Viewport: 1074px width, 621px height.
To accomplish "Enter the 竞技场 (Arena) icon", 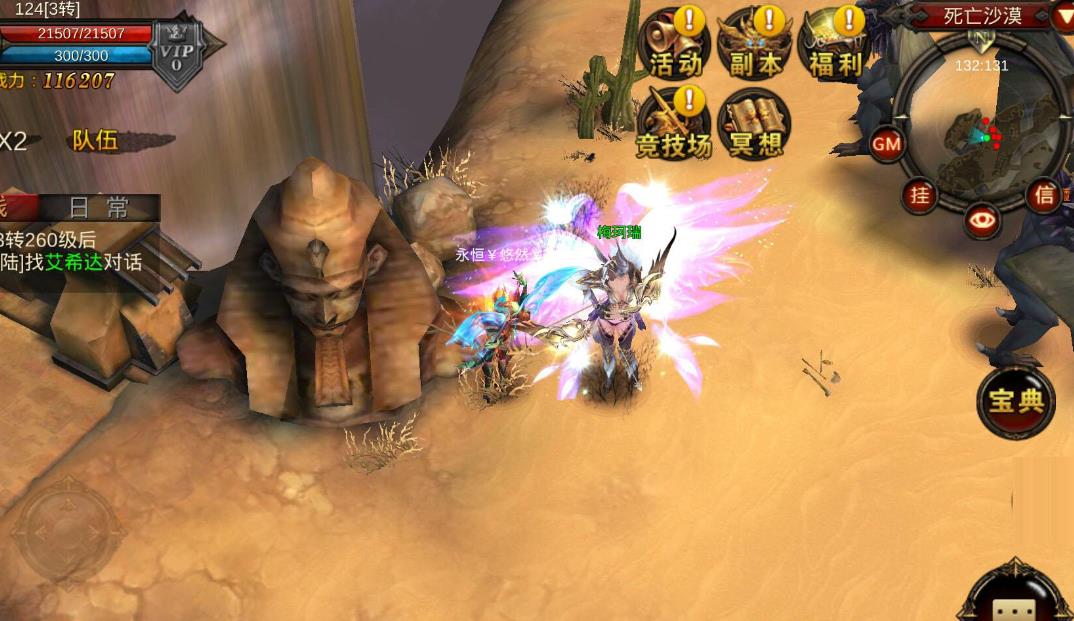I will click(674, 125).
